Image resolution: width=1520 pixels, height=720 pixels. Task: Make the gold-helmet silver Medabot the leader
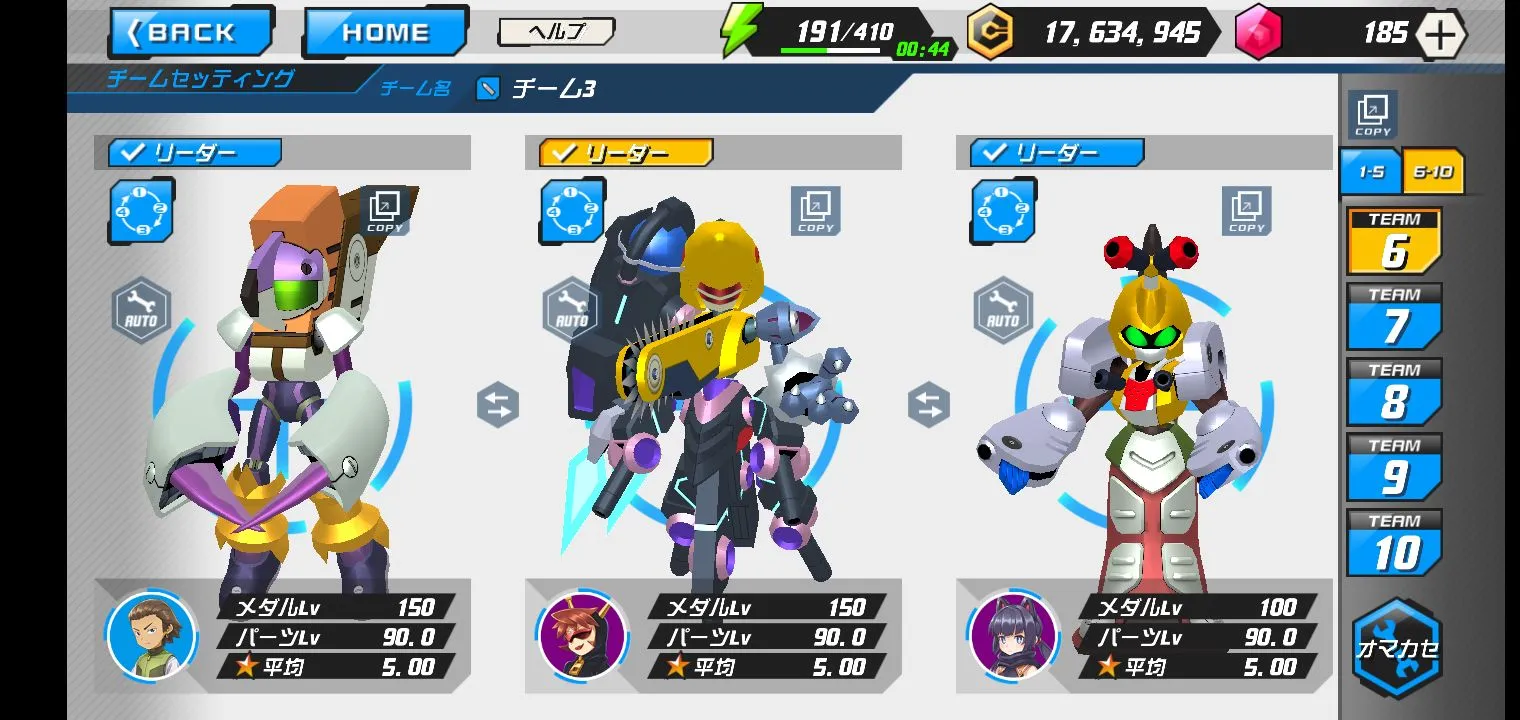click(1057, 153)
